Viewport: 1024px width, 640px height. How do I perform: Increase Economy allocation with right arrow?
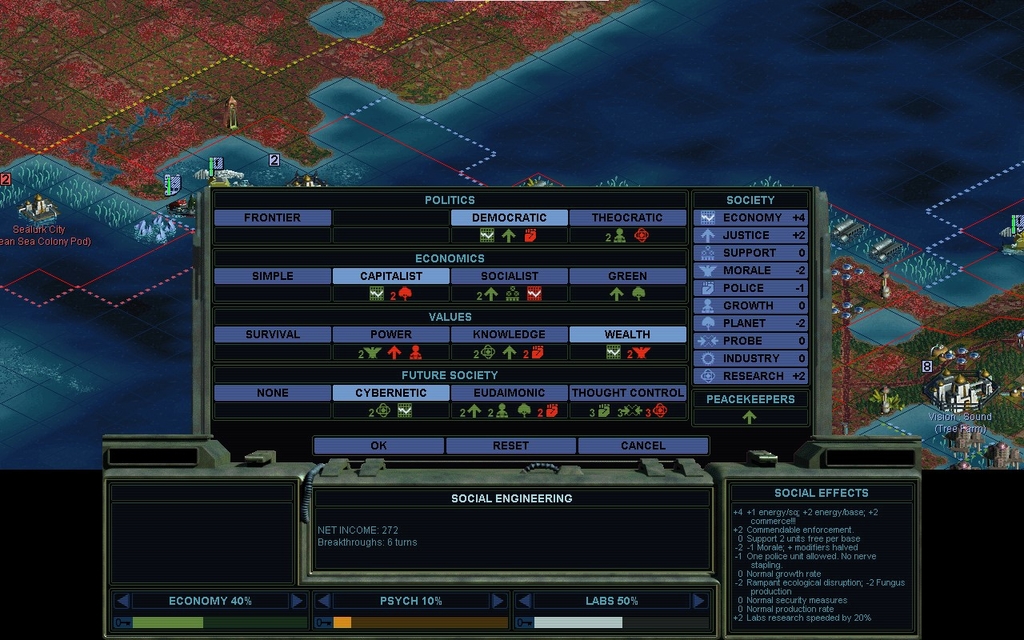[x=297, y=601]
